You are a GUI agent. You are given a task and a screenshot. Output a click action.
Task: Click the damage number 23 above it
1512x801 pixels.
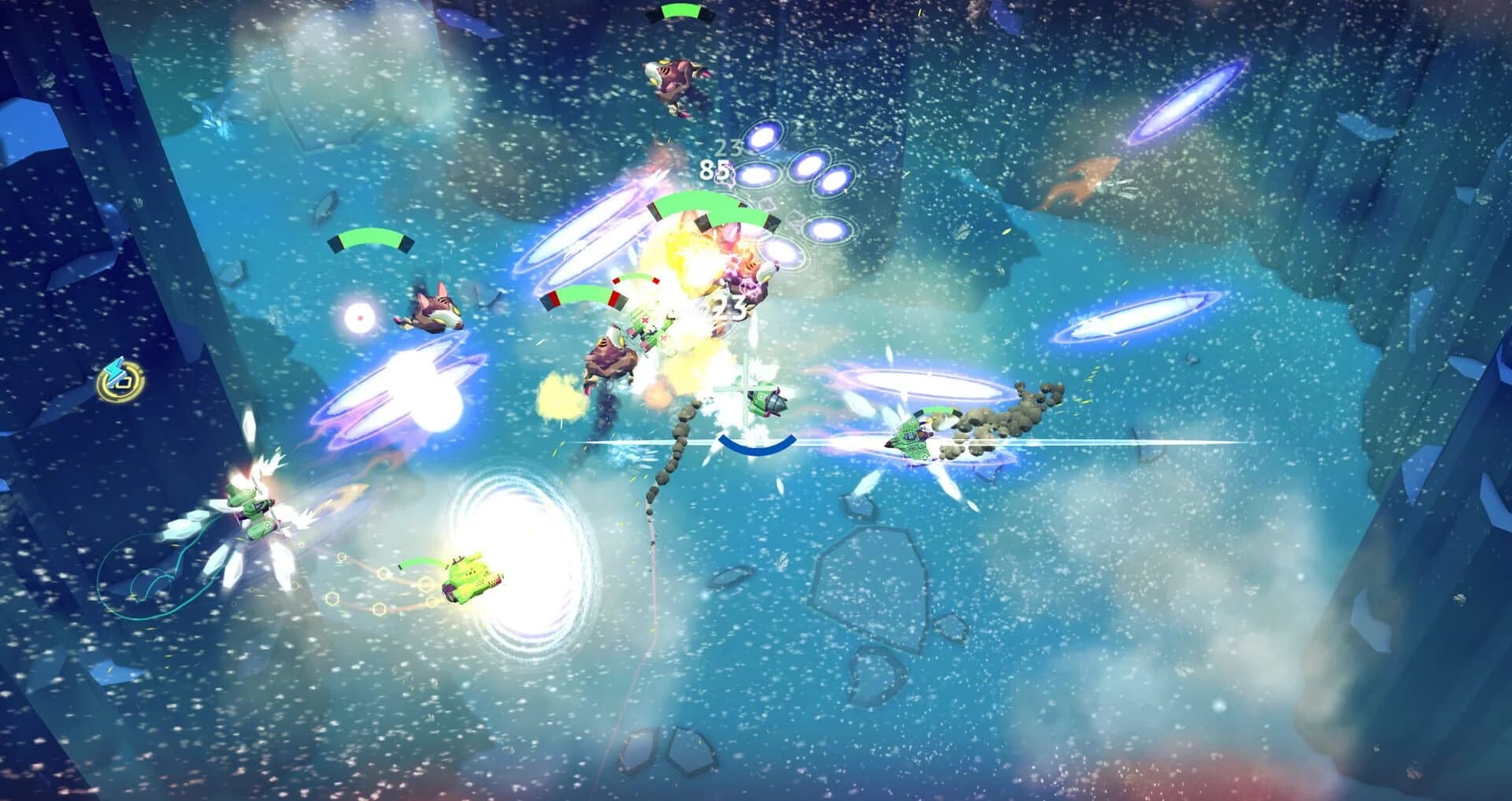(x=728, y=150)
